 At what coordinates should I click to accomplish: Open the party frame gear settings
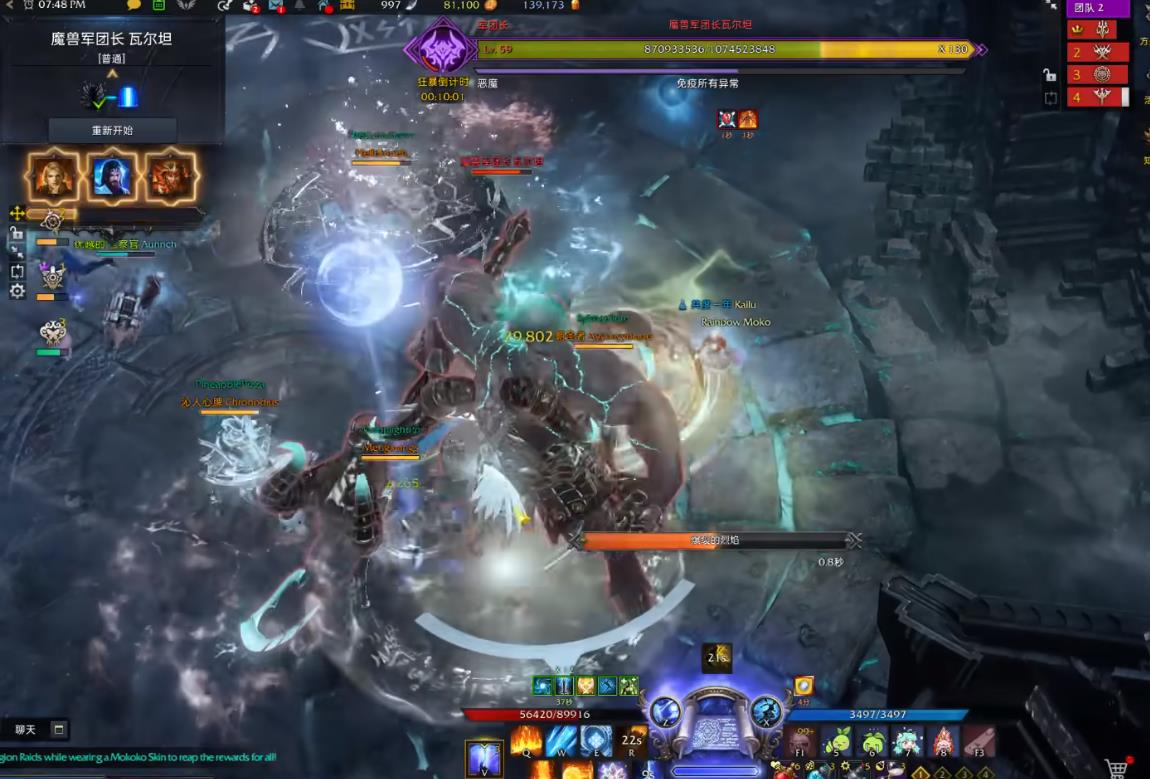pyautogui.click(x=17, y=291)
